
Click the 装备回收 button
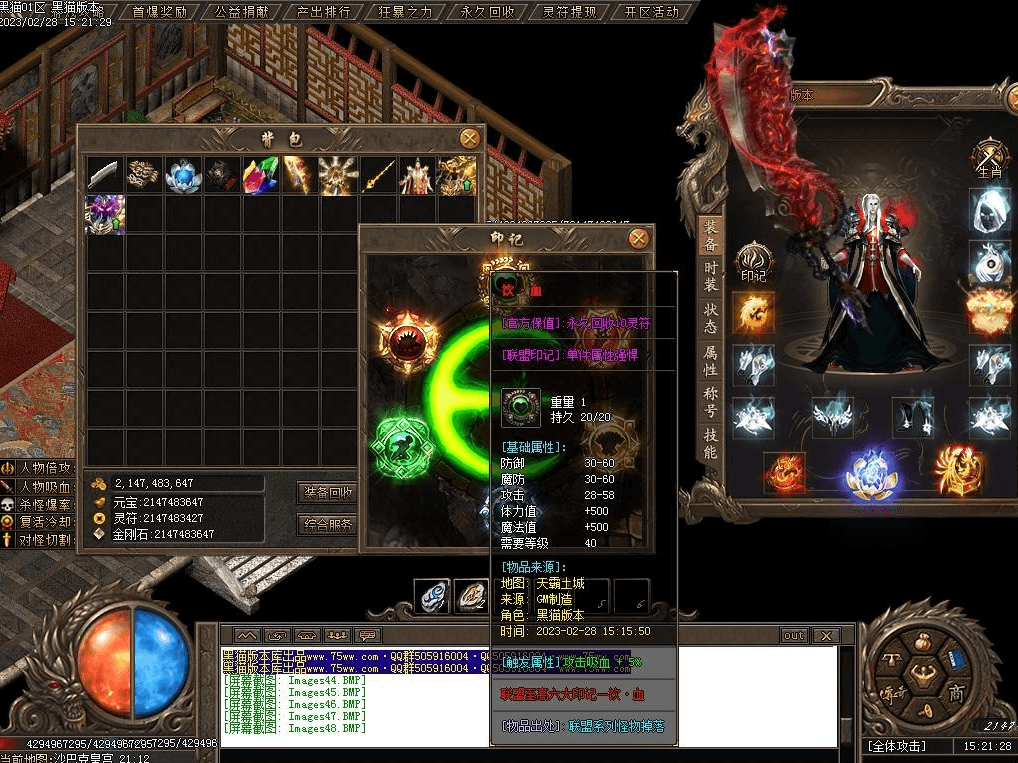click(x=328, y=492)
